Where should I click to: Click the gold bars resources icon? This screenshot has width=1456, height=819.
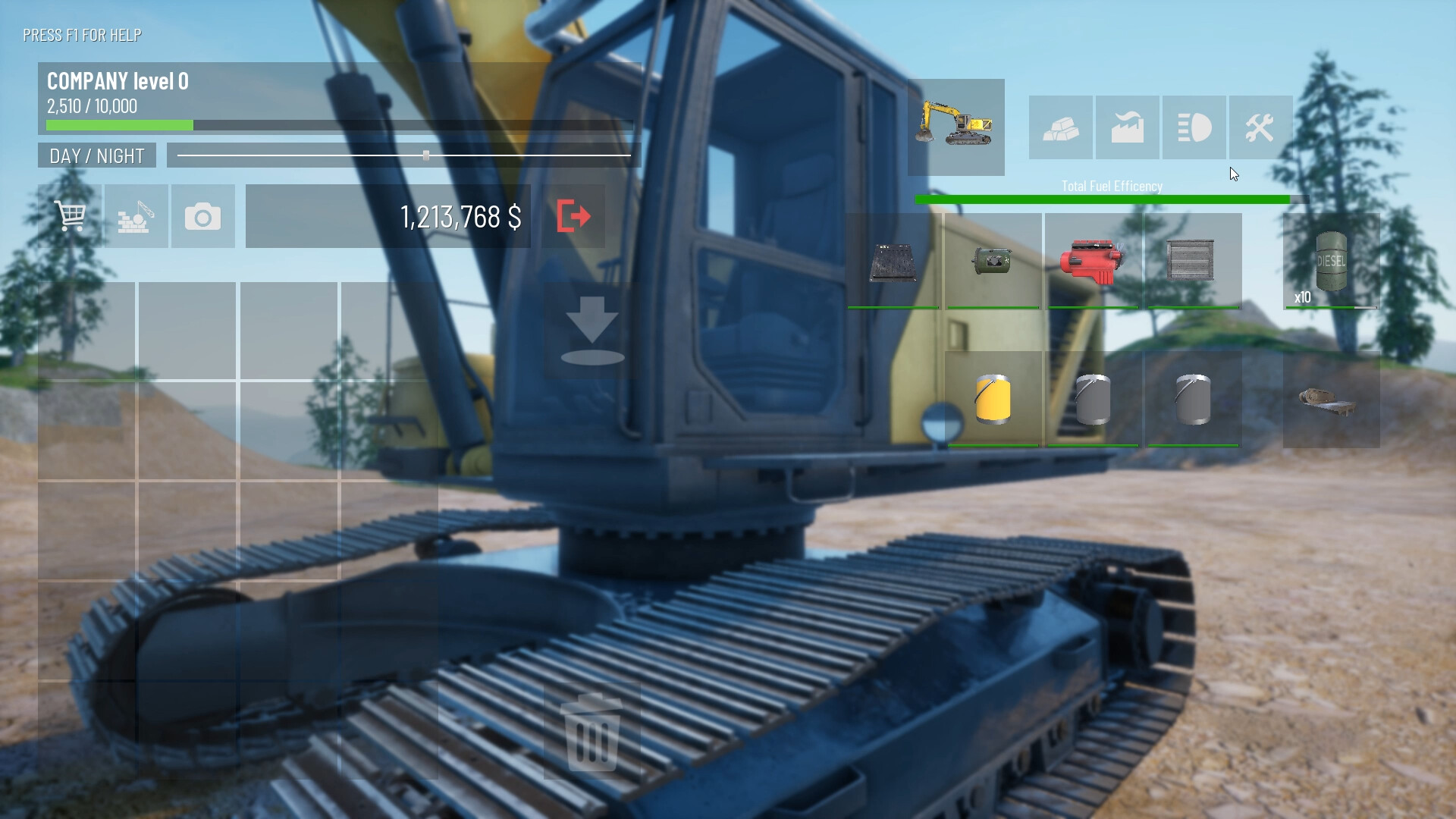coord(1060,127)
